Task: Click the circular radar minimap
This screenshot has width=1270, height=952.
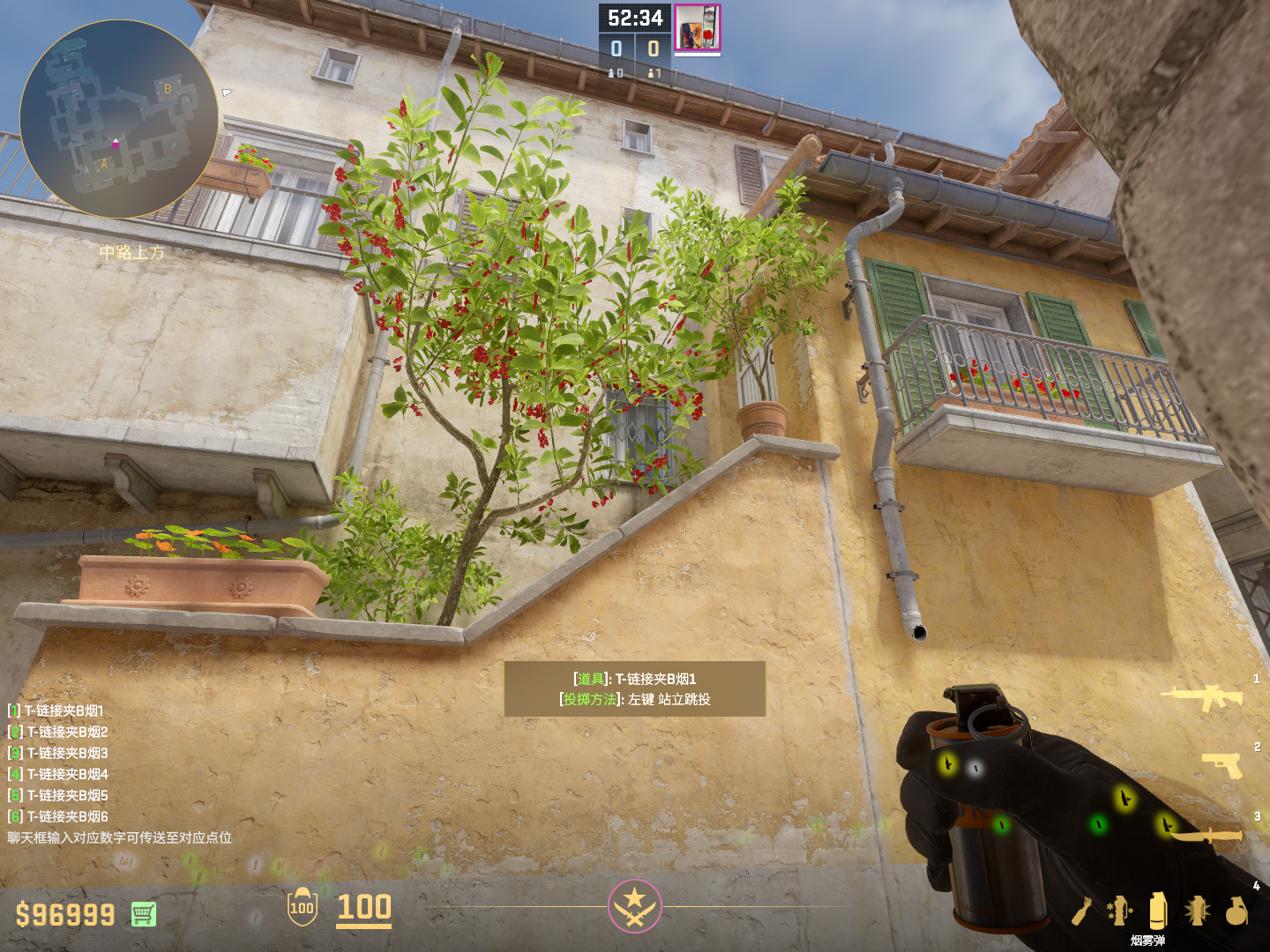Action: point(119,119)
